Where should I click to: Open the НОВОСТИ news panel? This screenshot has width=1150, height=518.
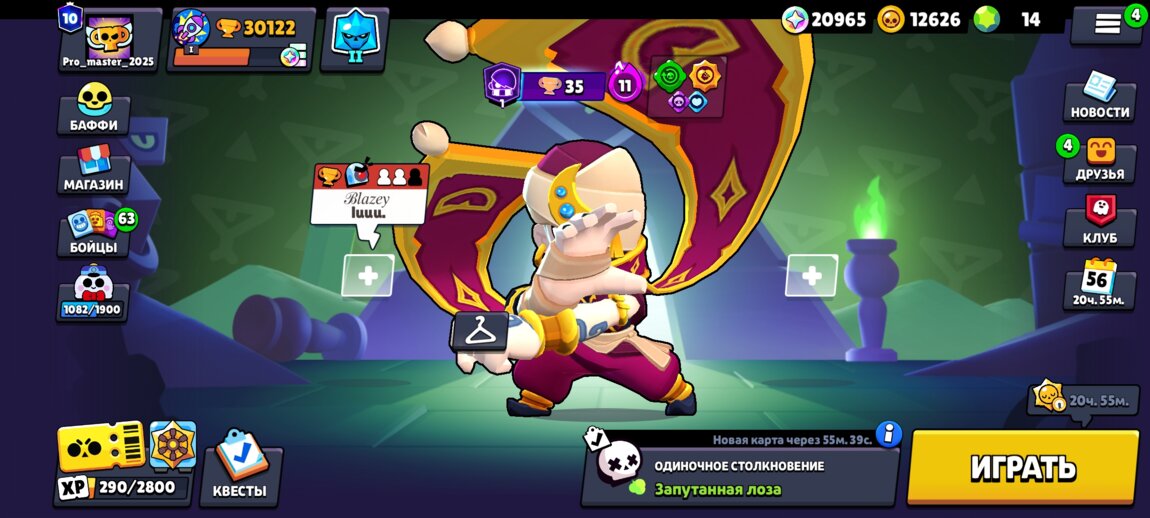tap(1099, 96)
